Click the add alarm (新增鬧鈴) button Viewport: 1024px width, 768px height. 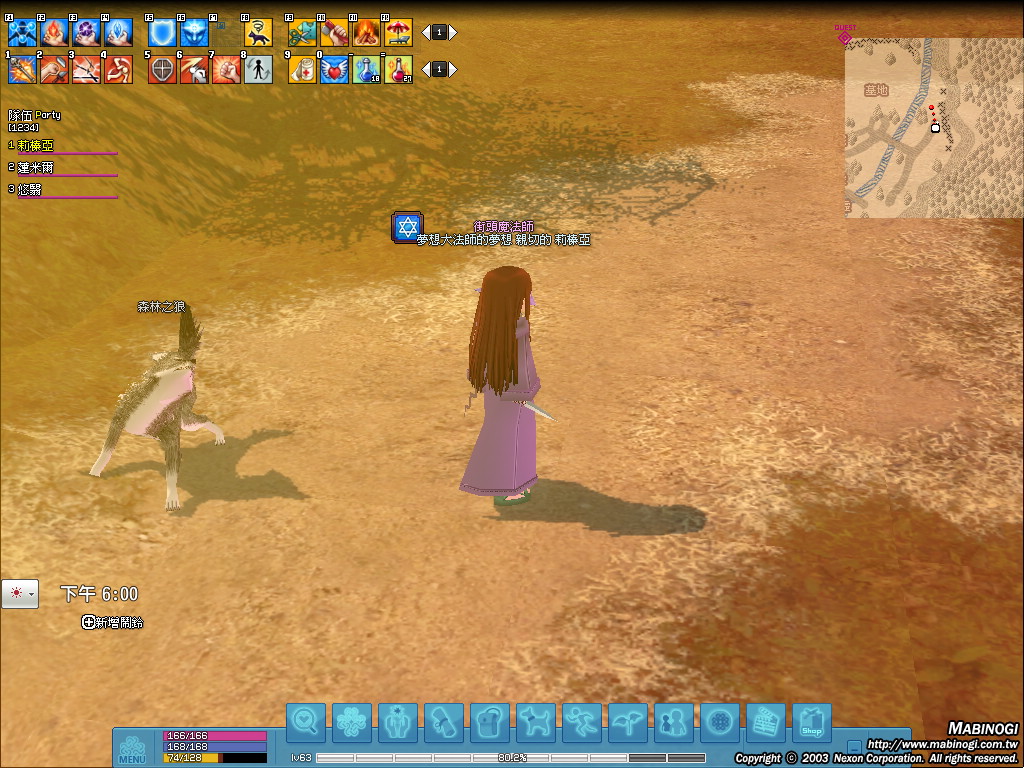click(x=112, y=622)
